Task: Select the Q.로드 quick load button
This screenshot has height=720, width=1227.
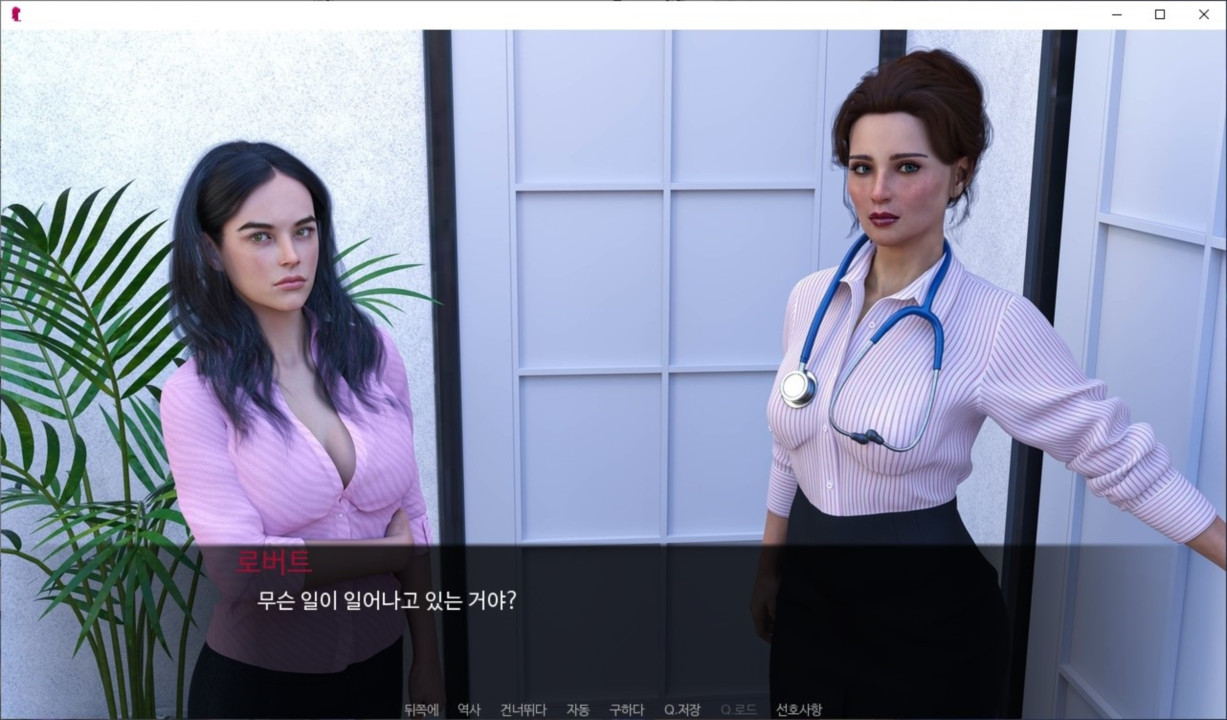Action: click(x=738, y=710)
